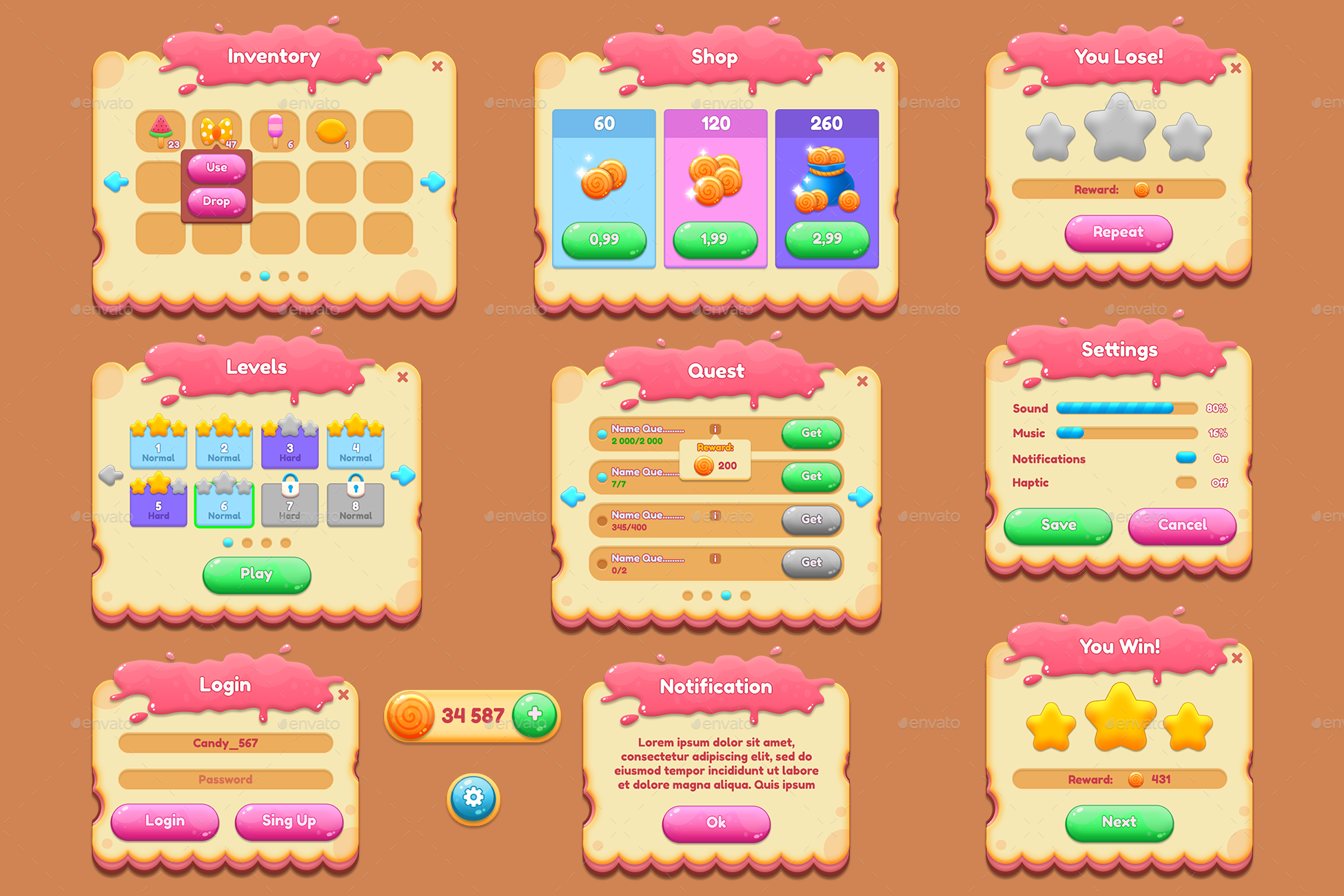Click the Password input field
1344x896 pixels.
pyautogui.click(x=225, y=779)
